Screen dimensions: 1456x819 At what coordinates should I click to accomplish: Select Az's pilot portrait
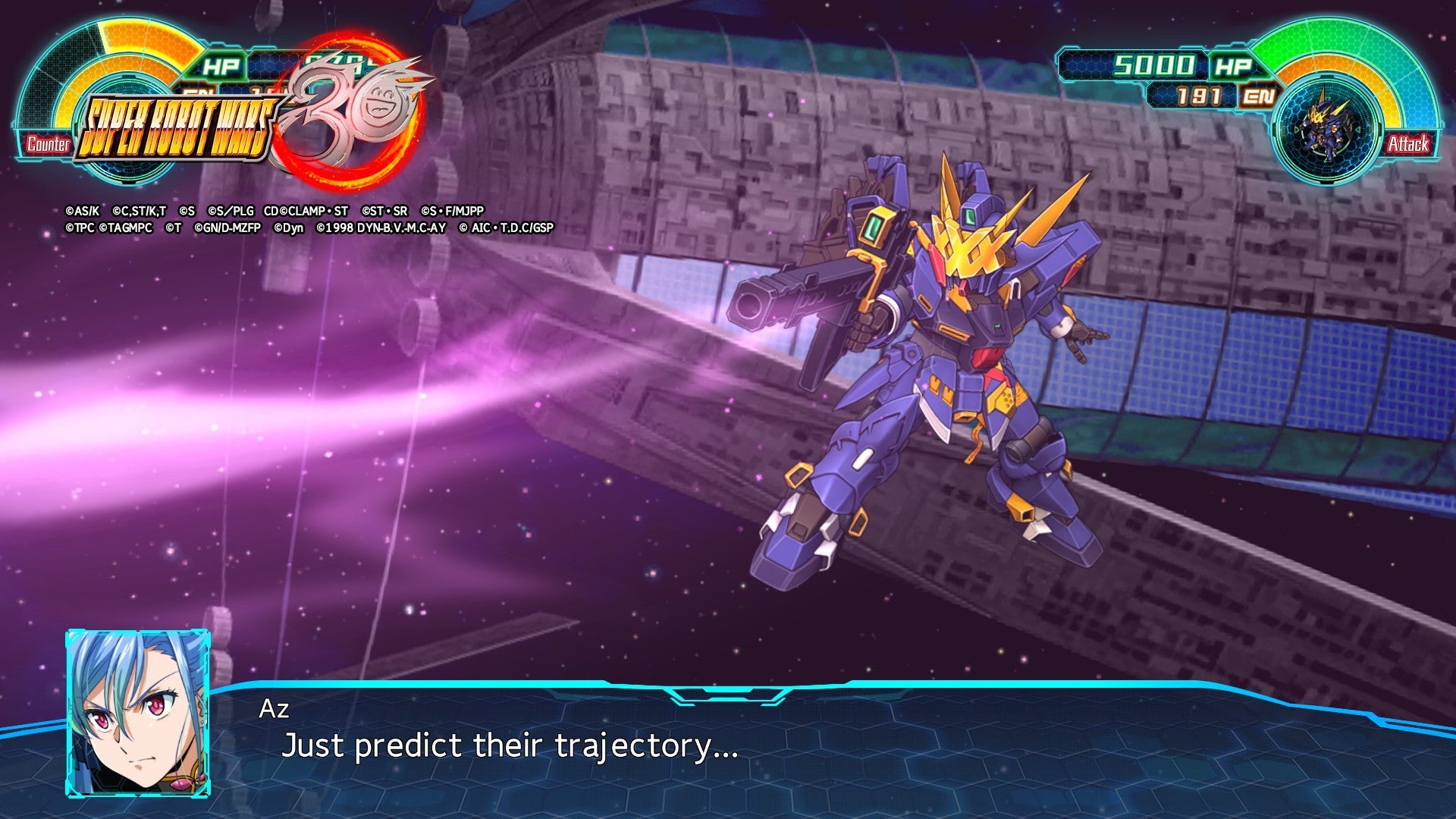138,713
